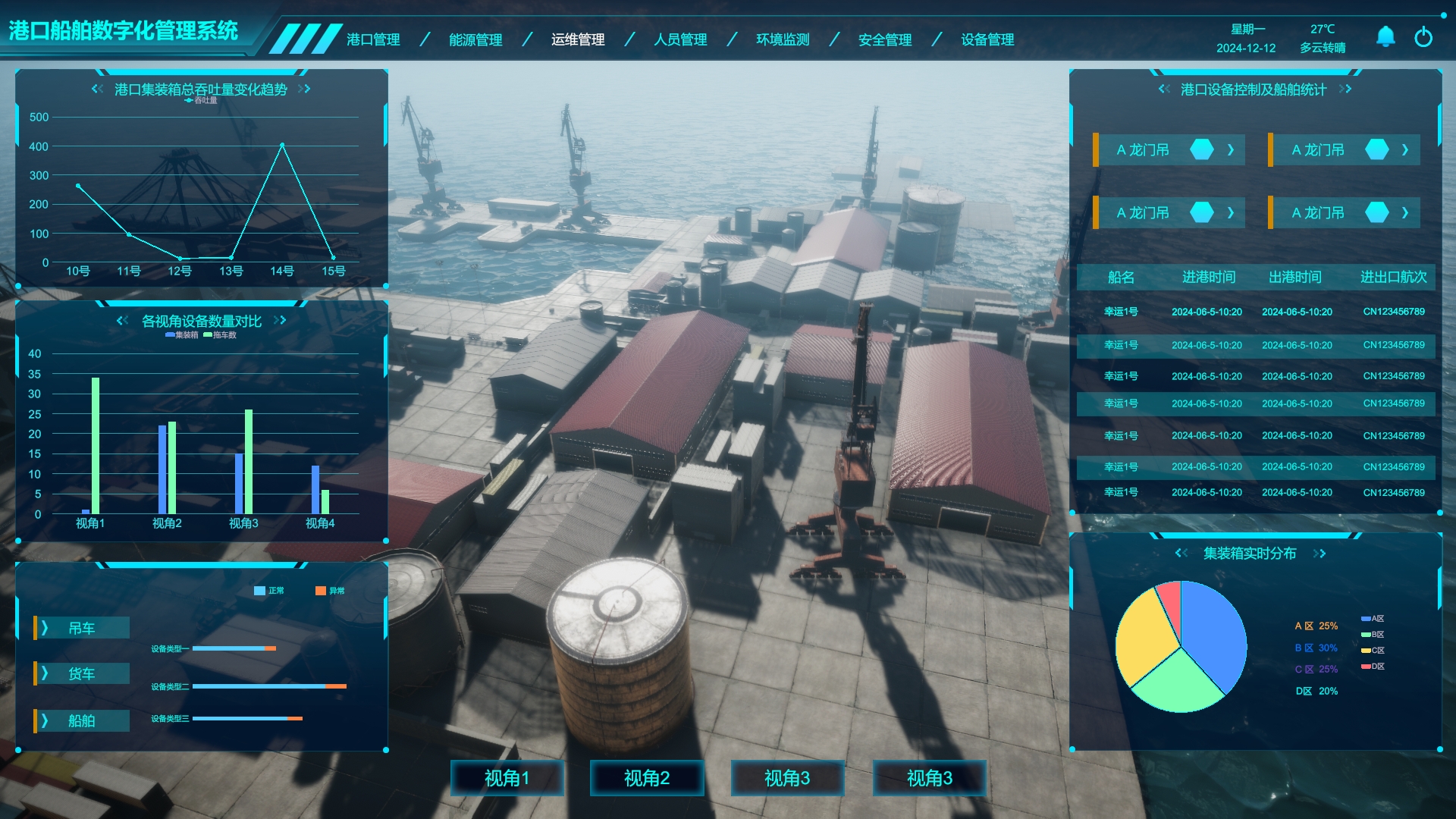Select the 运维管理 tab
This screenshot has width=1456, height=819.
pyautogui.click(x=578, y=39)
